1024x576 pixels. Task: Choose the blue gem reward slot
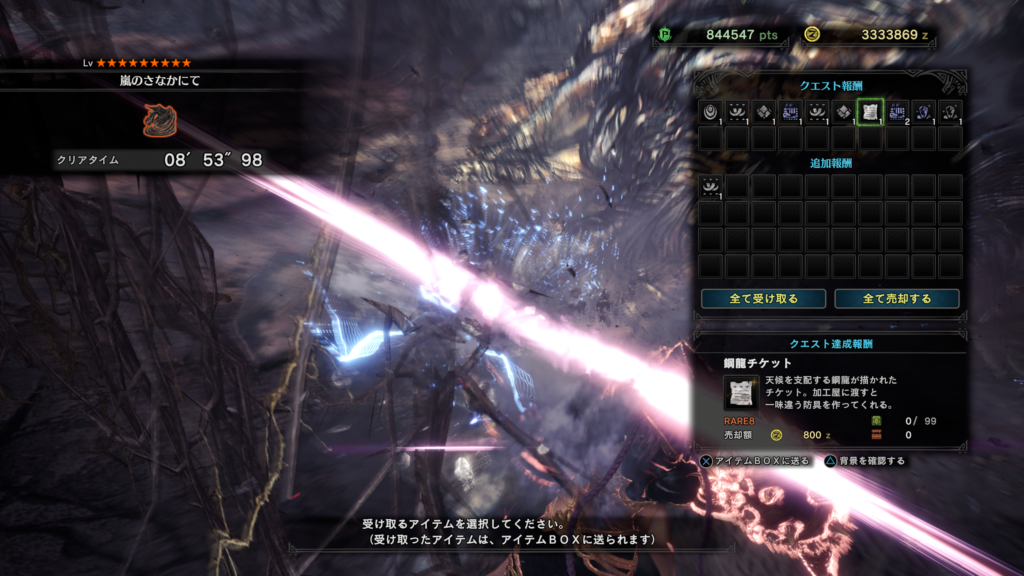click(924, 112)
